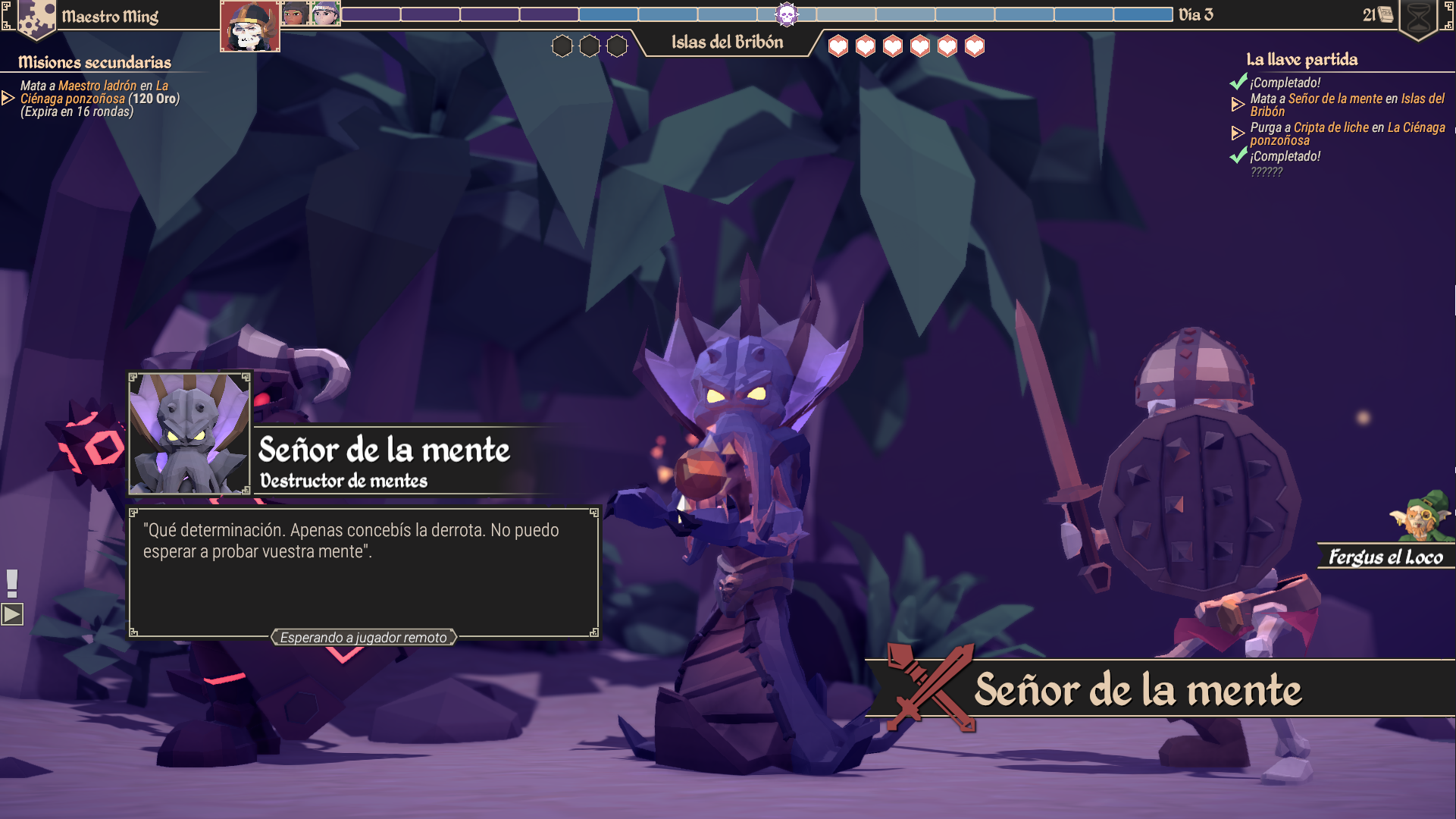Select Fergus el Loco's portrait tag
Image resolution: width=1456 pixels, height=819 pixels.
click(x=1386, y=557)
